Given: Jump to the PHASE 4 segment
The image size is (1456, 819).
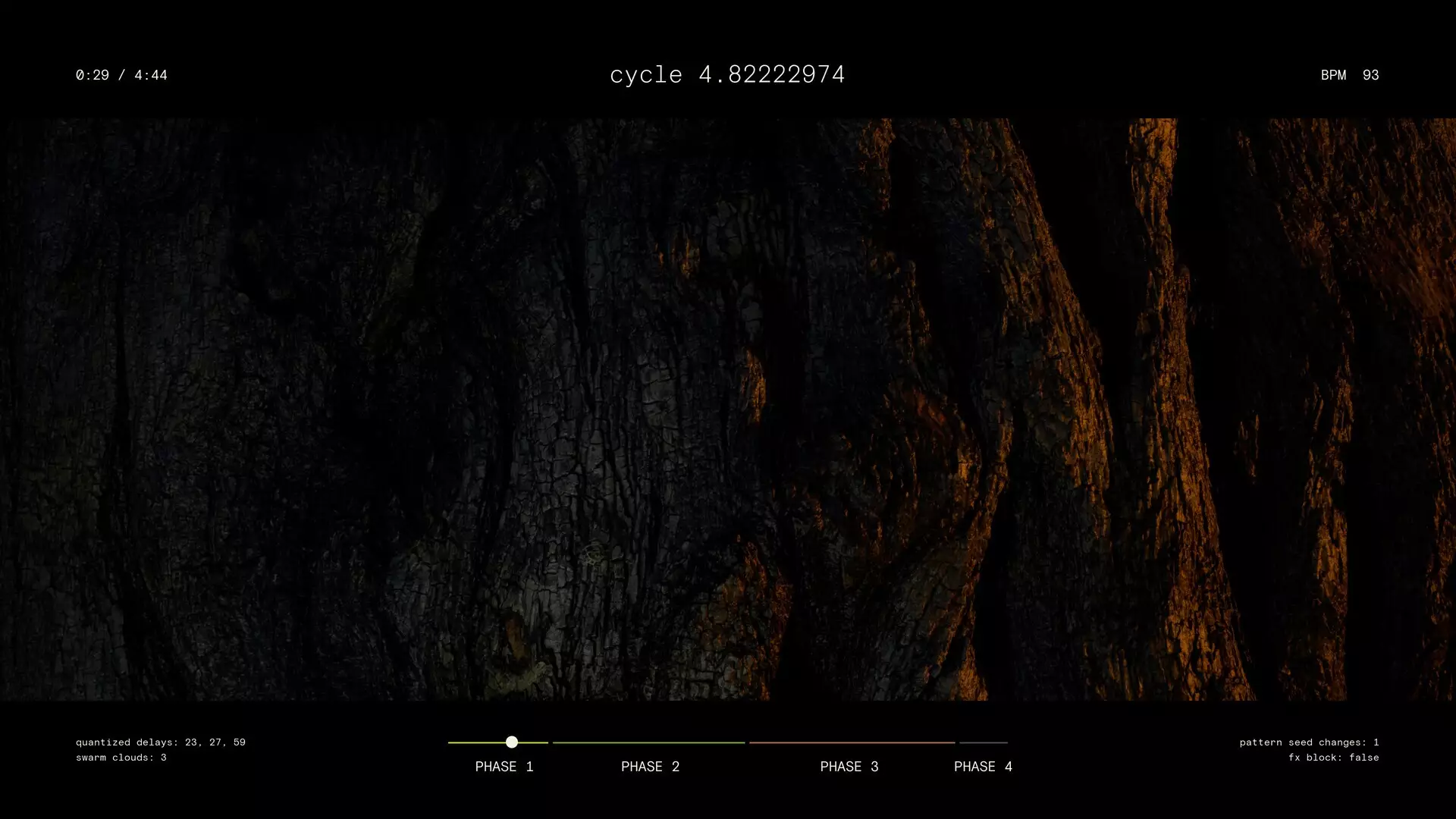Looking at the screenshot, I should tap(983, 767).
